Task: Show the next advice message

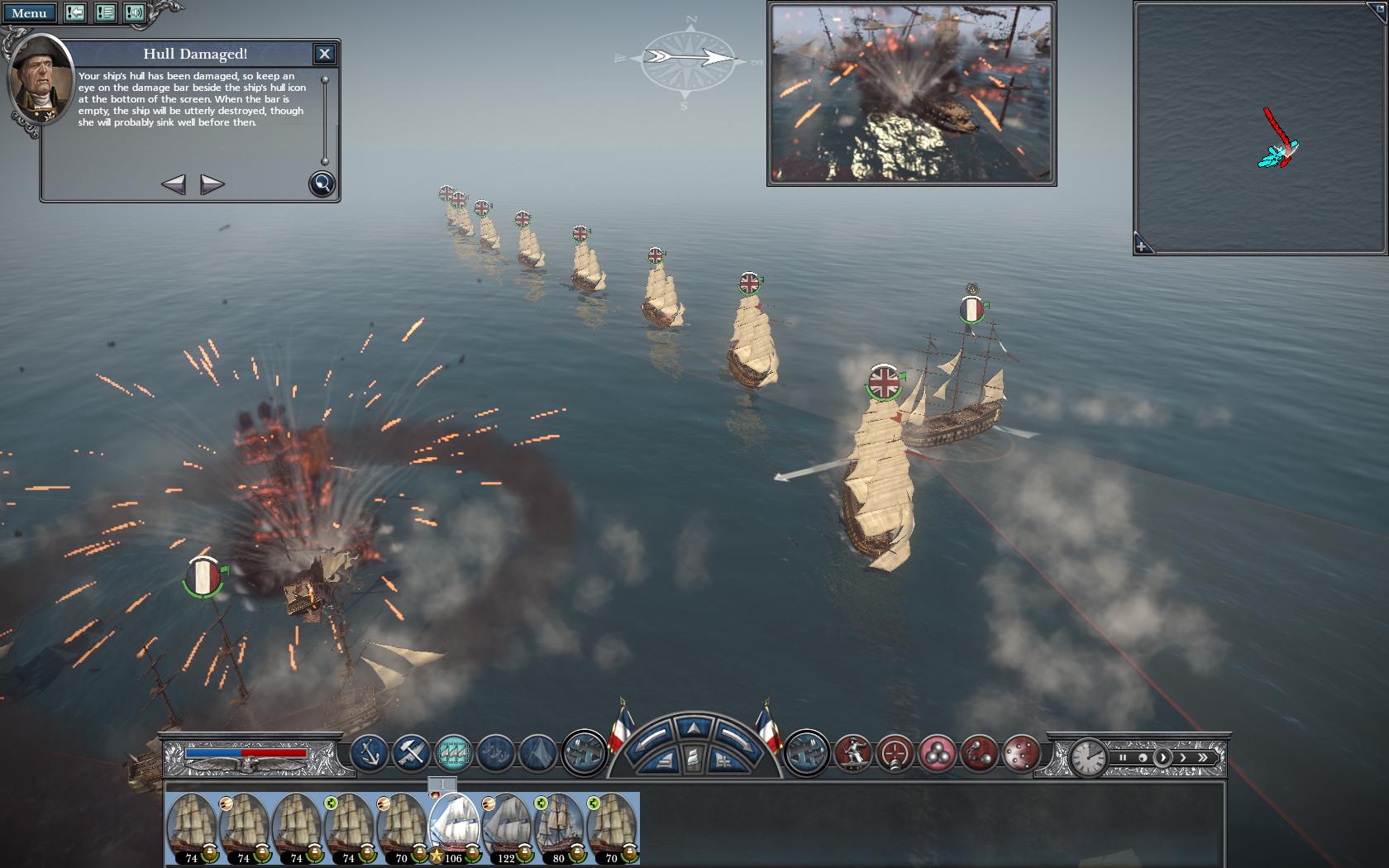Action: point(212,184)
